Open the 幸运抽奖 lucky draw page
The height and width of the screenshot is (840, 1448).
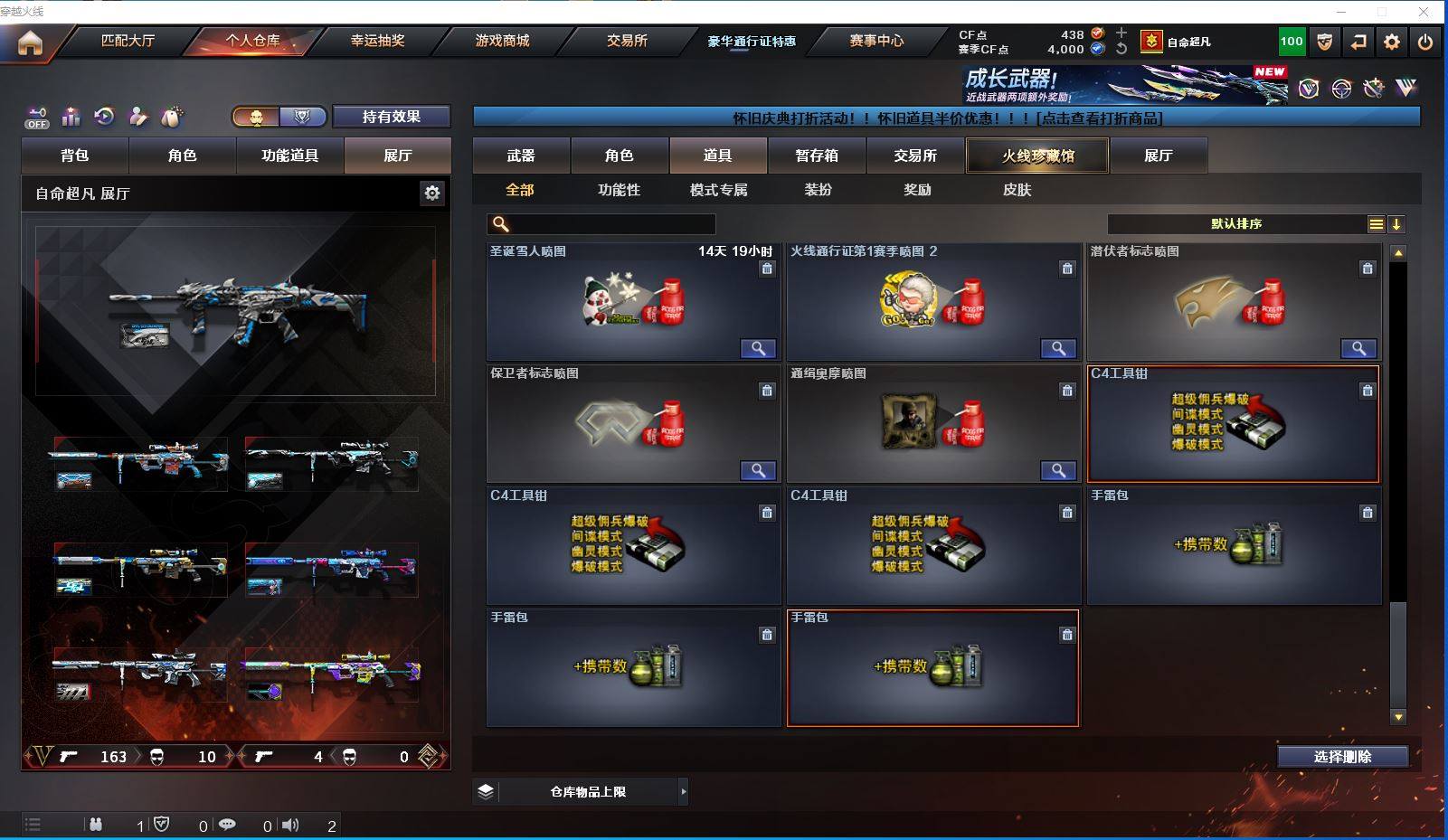377,41
